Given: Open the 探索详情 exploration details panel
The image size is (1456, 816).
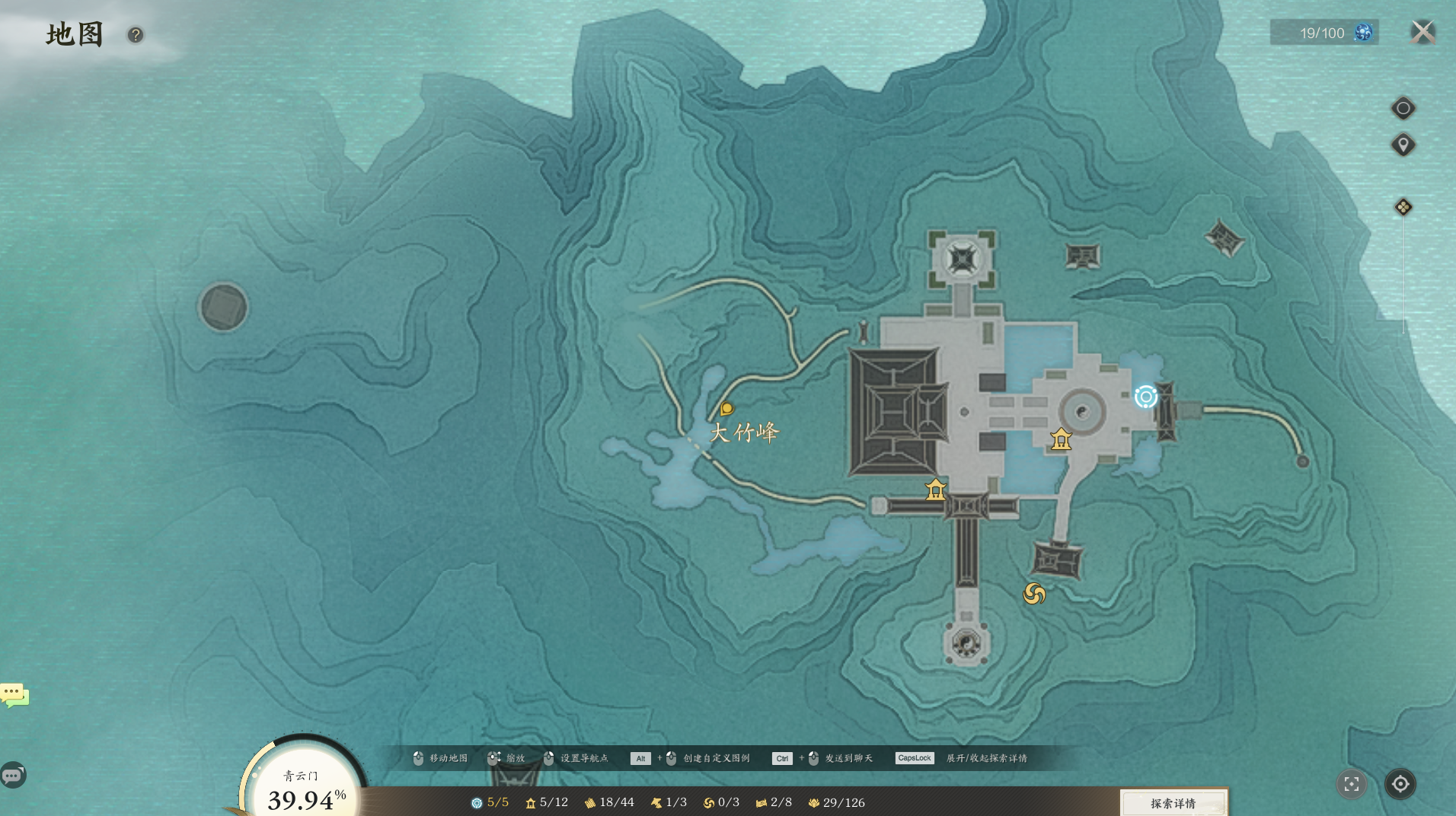Looking at the screenshot, I should pyautogui.click(x=1173, y=803).
